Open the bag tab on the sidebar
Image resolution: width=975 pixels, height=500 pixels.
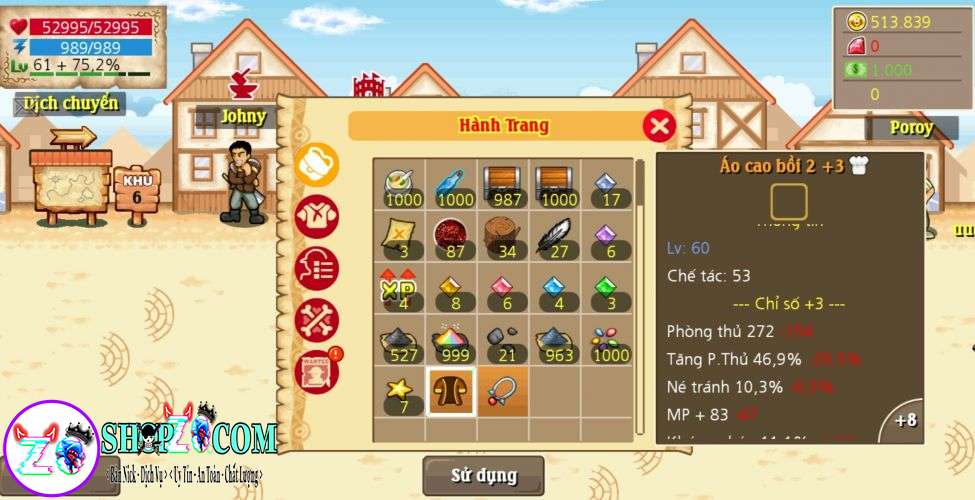(x=317, y=164)
